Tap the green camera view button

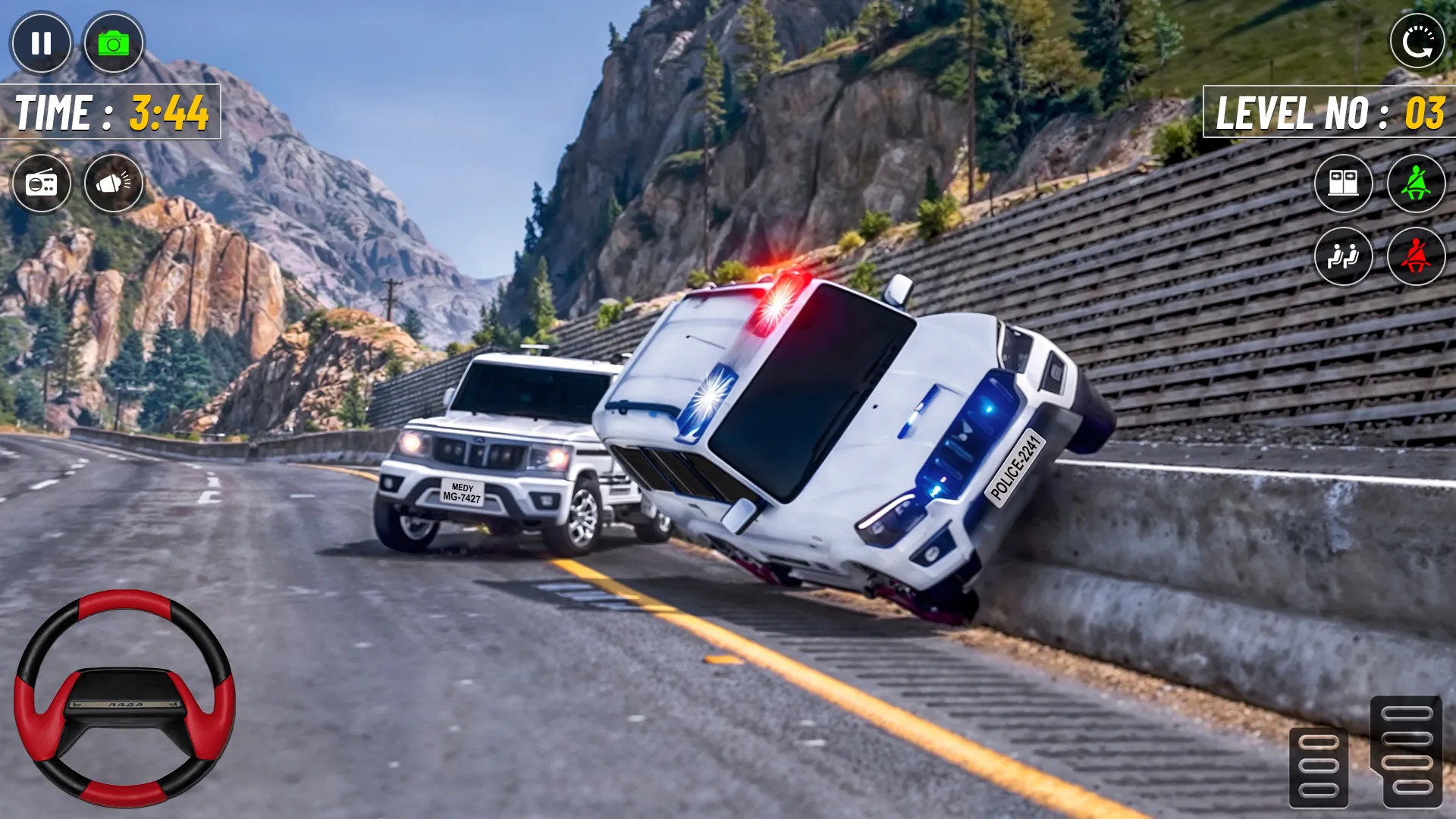point(113,43)
